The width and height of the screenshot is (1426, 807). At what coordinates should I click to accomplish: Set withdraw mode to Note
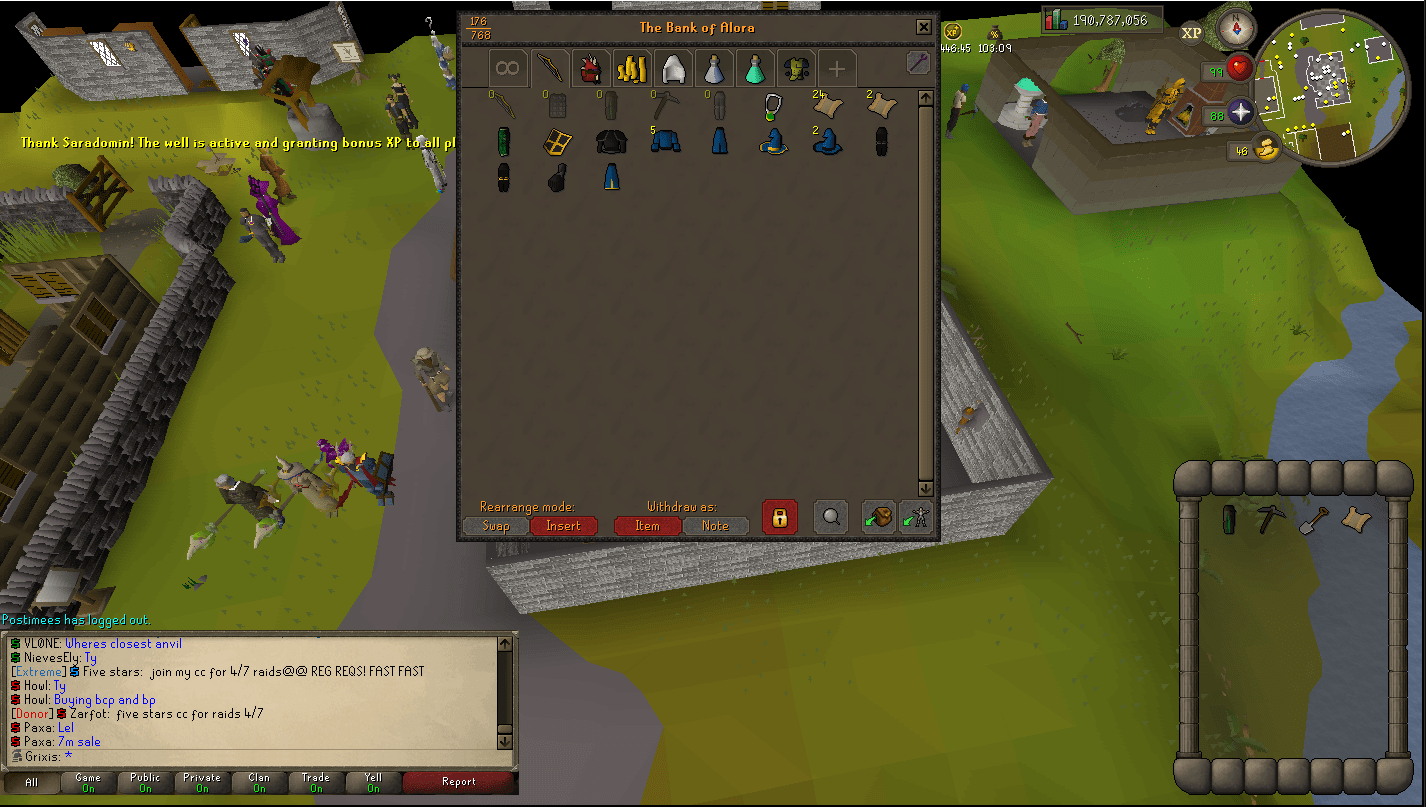(x=716, y=526)
